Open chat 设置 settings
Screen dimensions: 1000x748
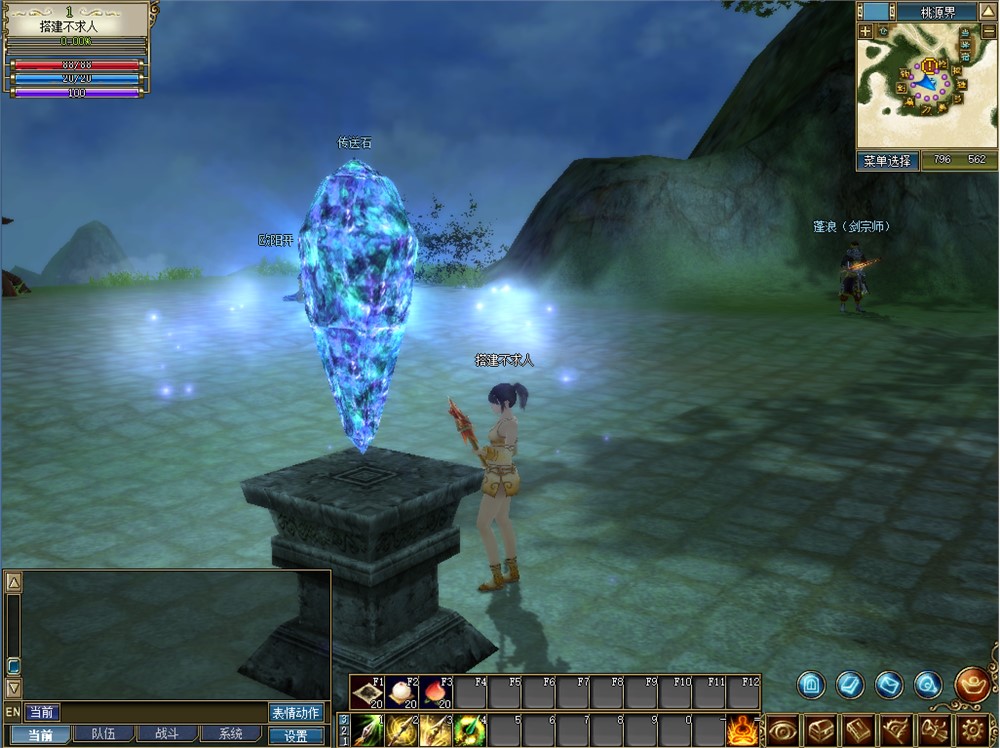(x=296, y=735)
